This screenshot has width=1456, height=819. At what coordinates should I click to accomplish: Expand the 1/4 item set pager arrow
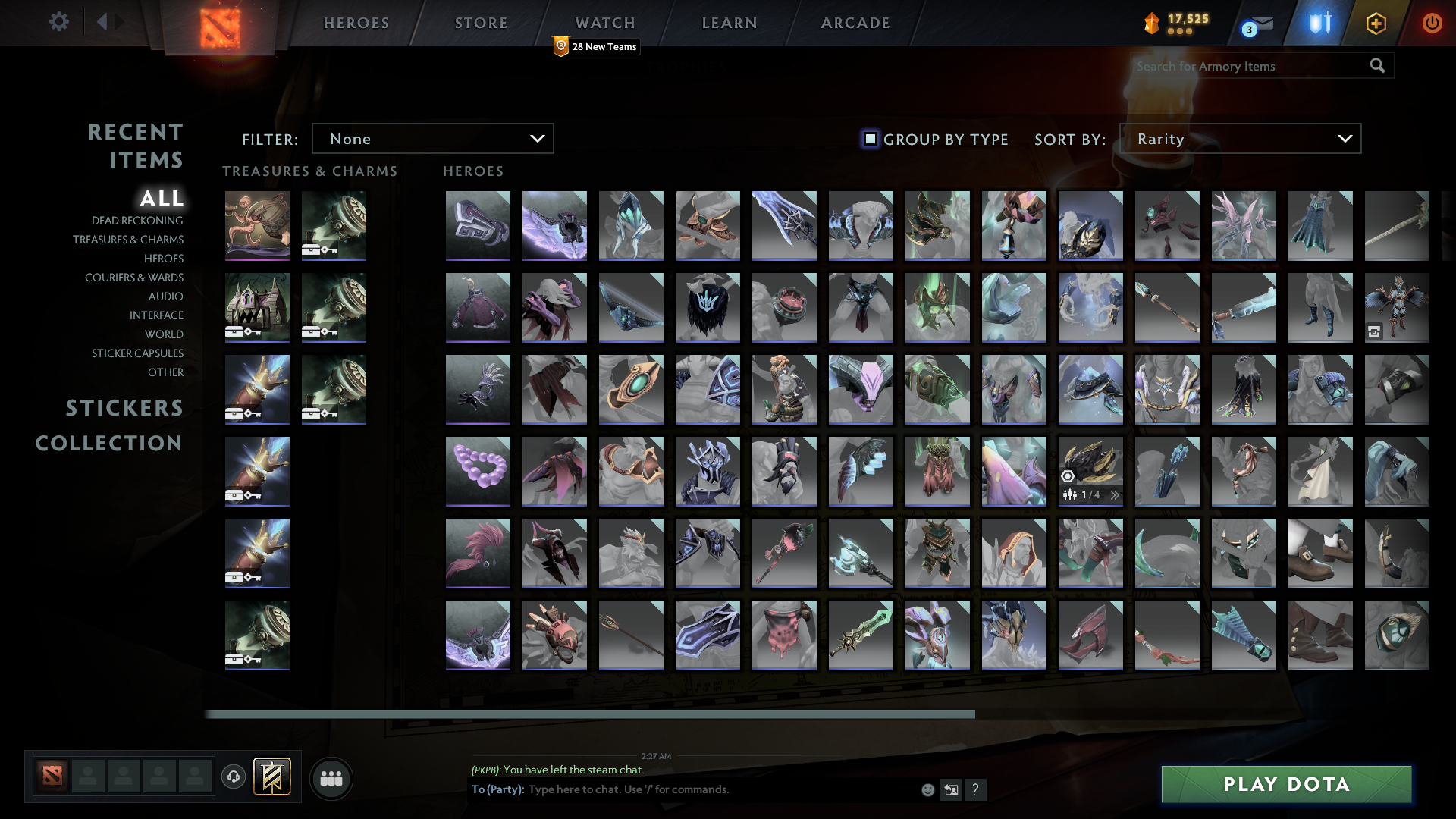point(1115,494)
